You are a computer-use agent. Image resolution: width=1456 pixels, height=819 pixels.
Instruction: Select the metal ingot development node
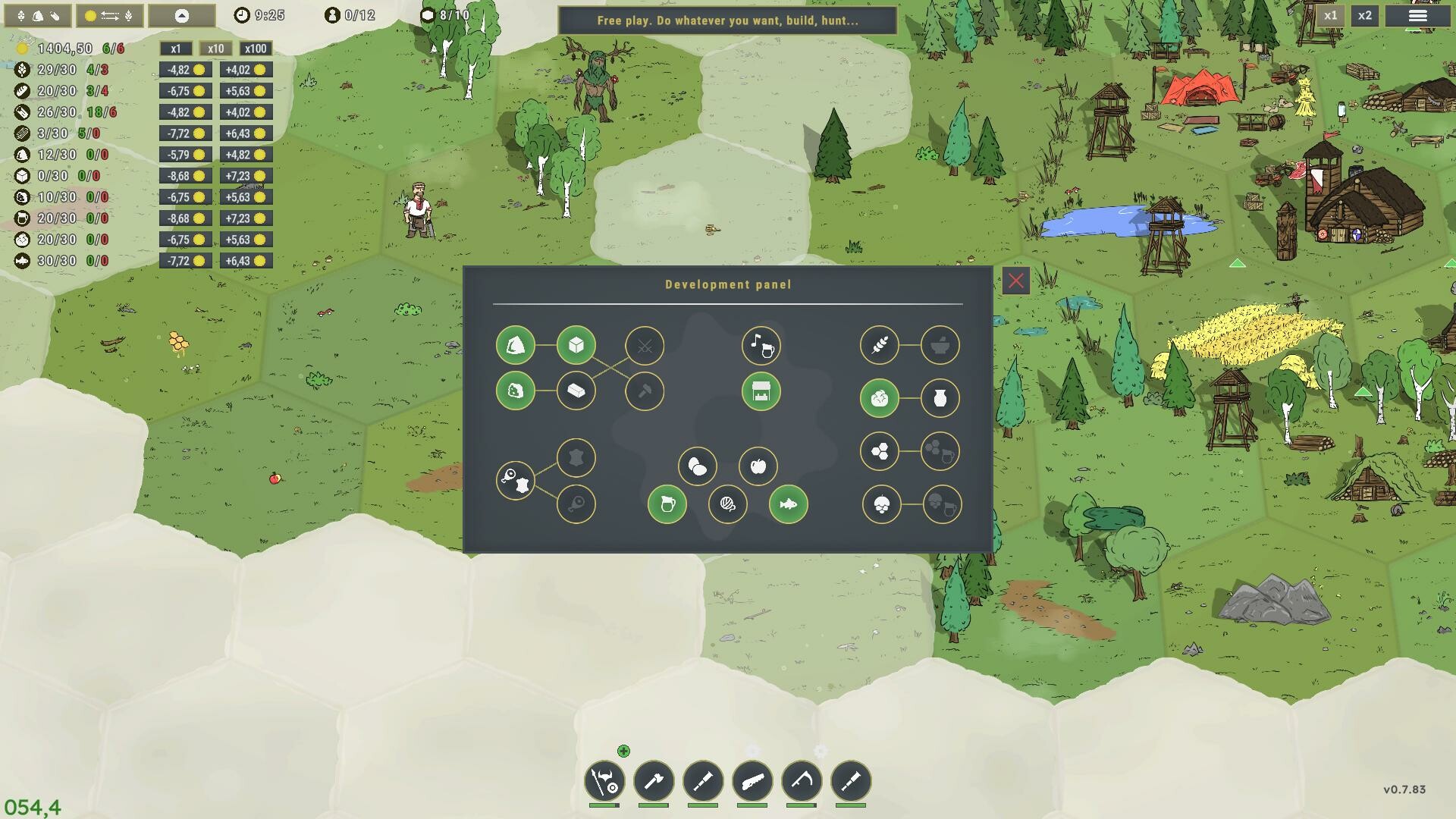(576, 391)
